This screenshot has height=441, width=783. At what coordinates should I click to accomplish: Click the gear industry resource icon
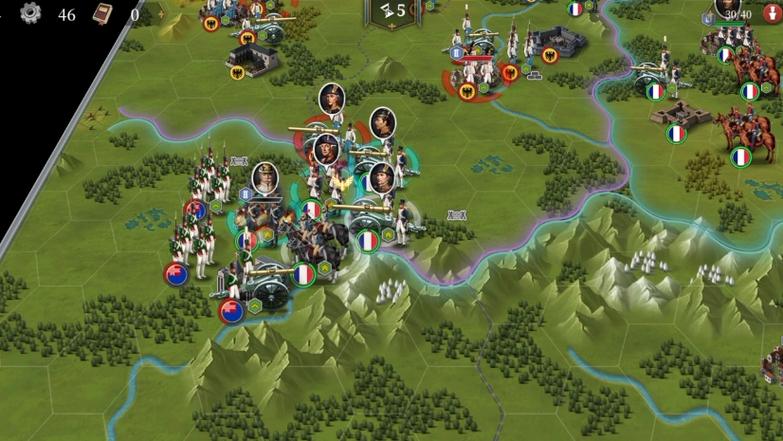(31, 13)
